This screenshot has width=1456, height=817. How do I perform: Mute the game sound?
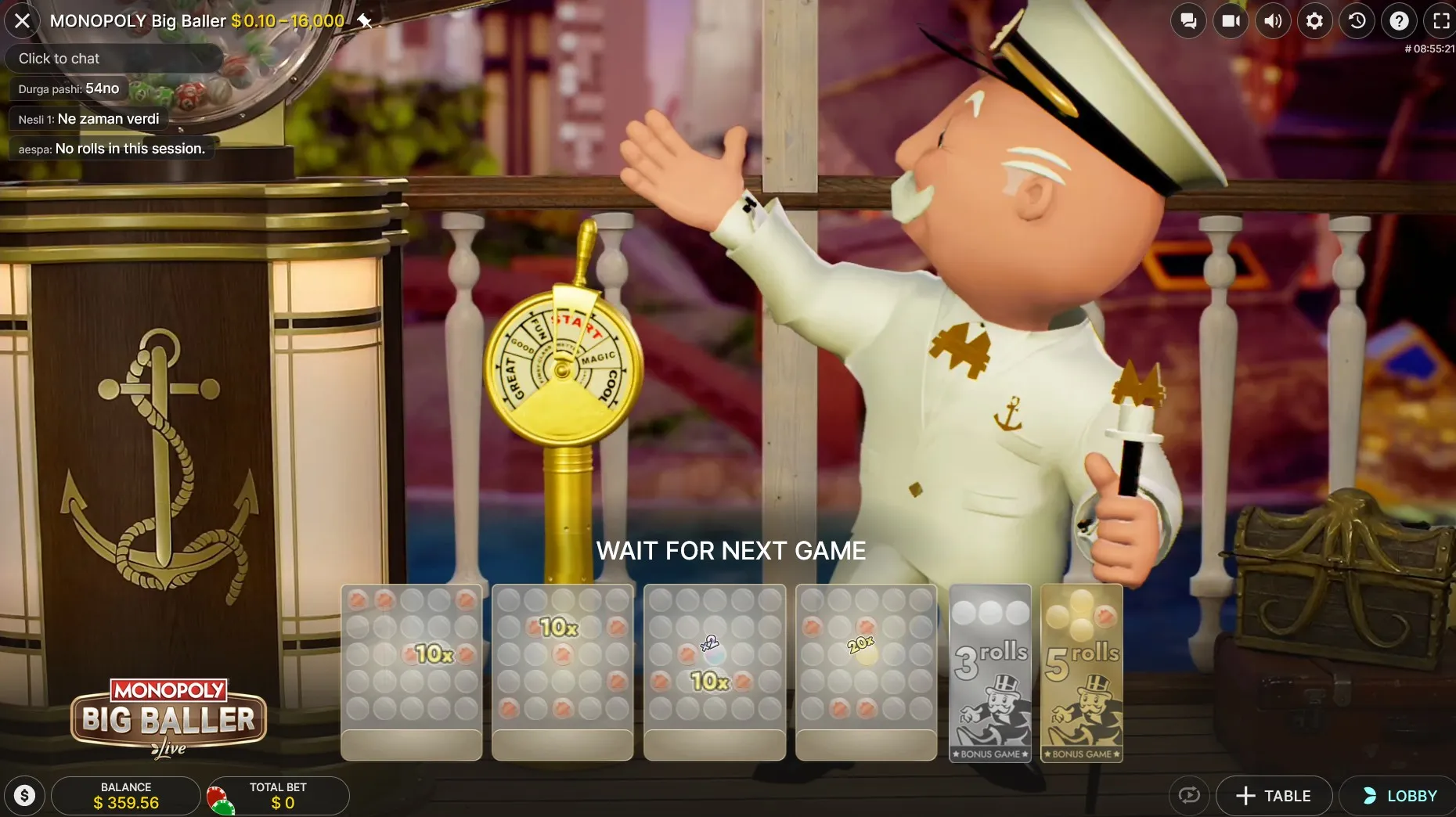pyautogui.click(x=1273, y=20)
